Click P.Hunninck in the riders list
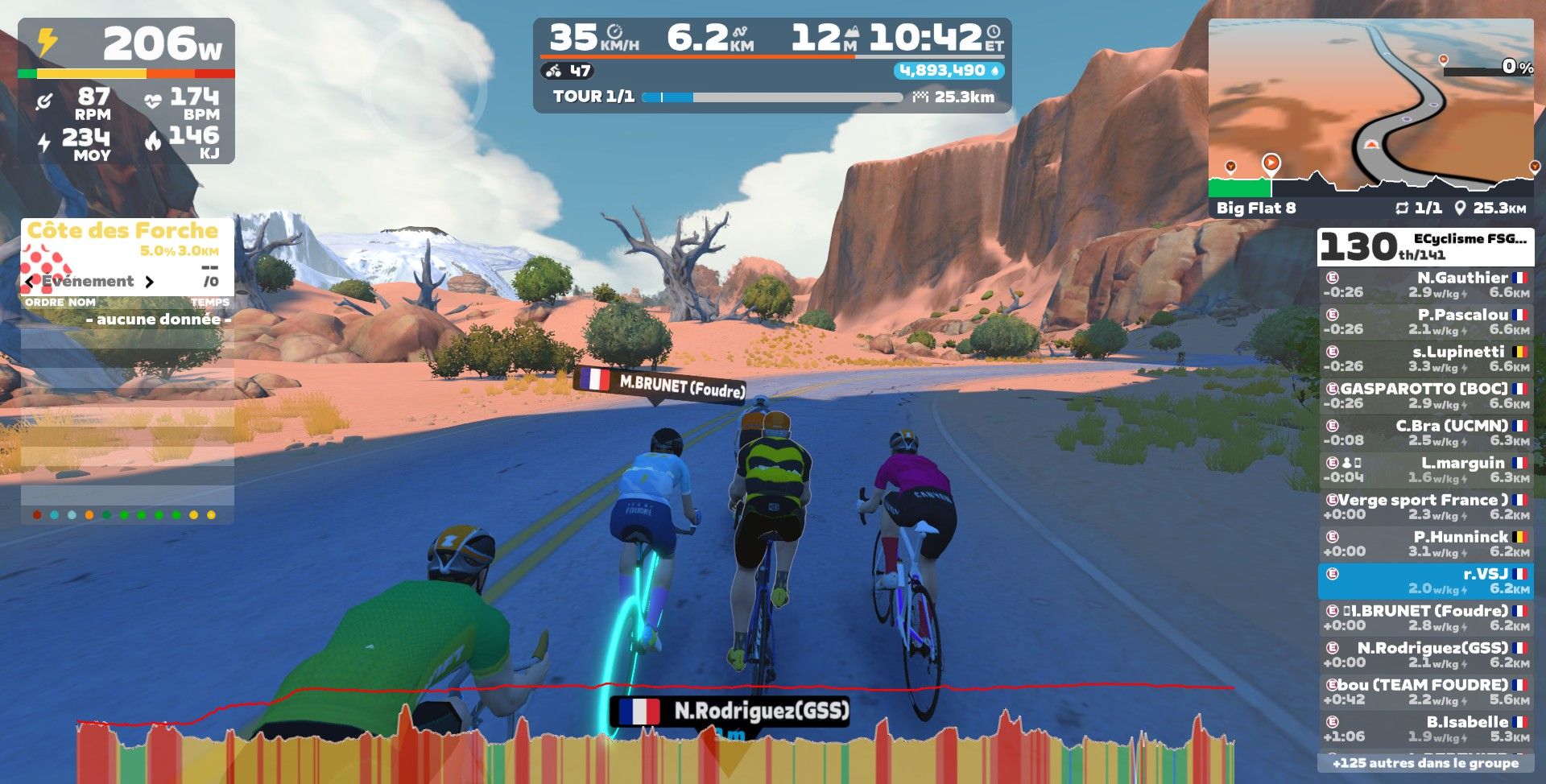Screen dimensions: 1546x784 [1425, 544]
